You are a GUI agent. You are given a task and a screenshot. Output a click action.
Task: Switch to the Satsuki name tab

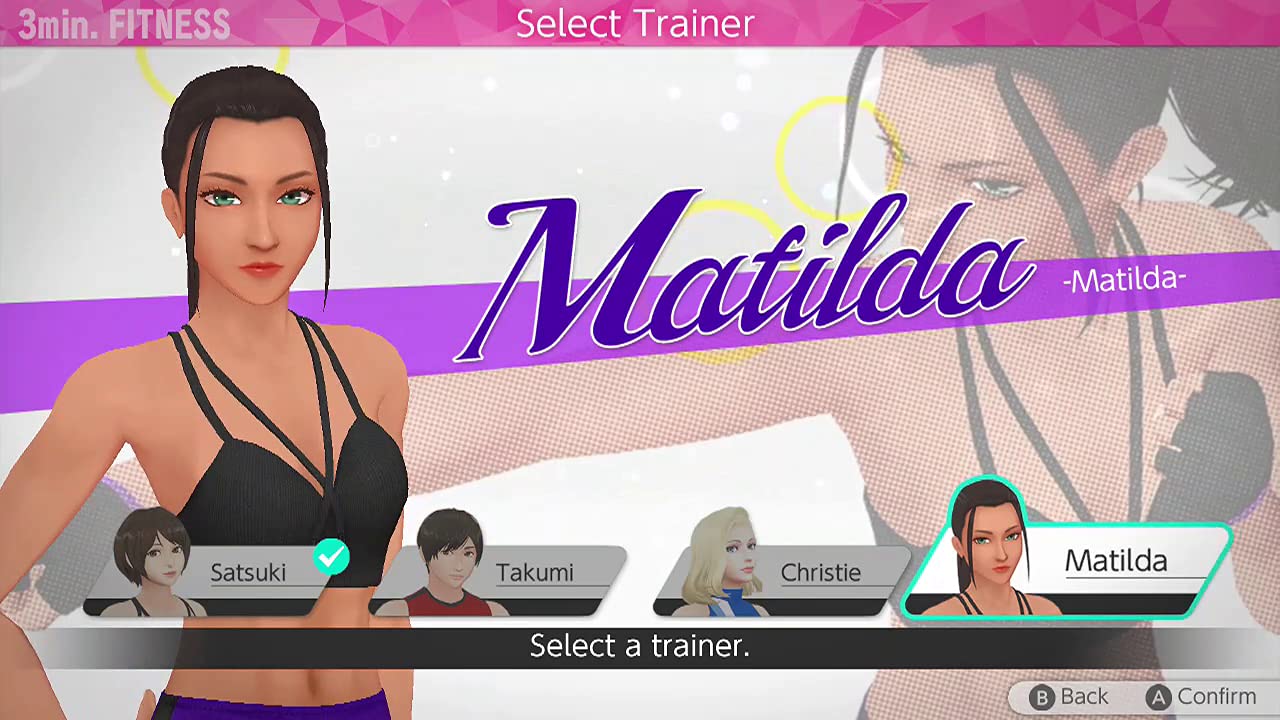pyautogui.click(x=248, y=572)
